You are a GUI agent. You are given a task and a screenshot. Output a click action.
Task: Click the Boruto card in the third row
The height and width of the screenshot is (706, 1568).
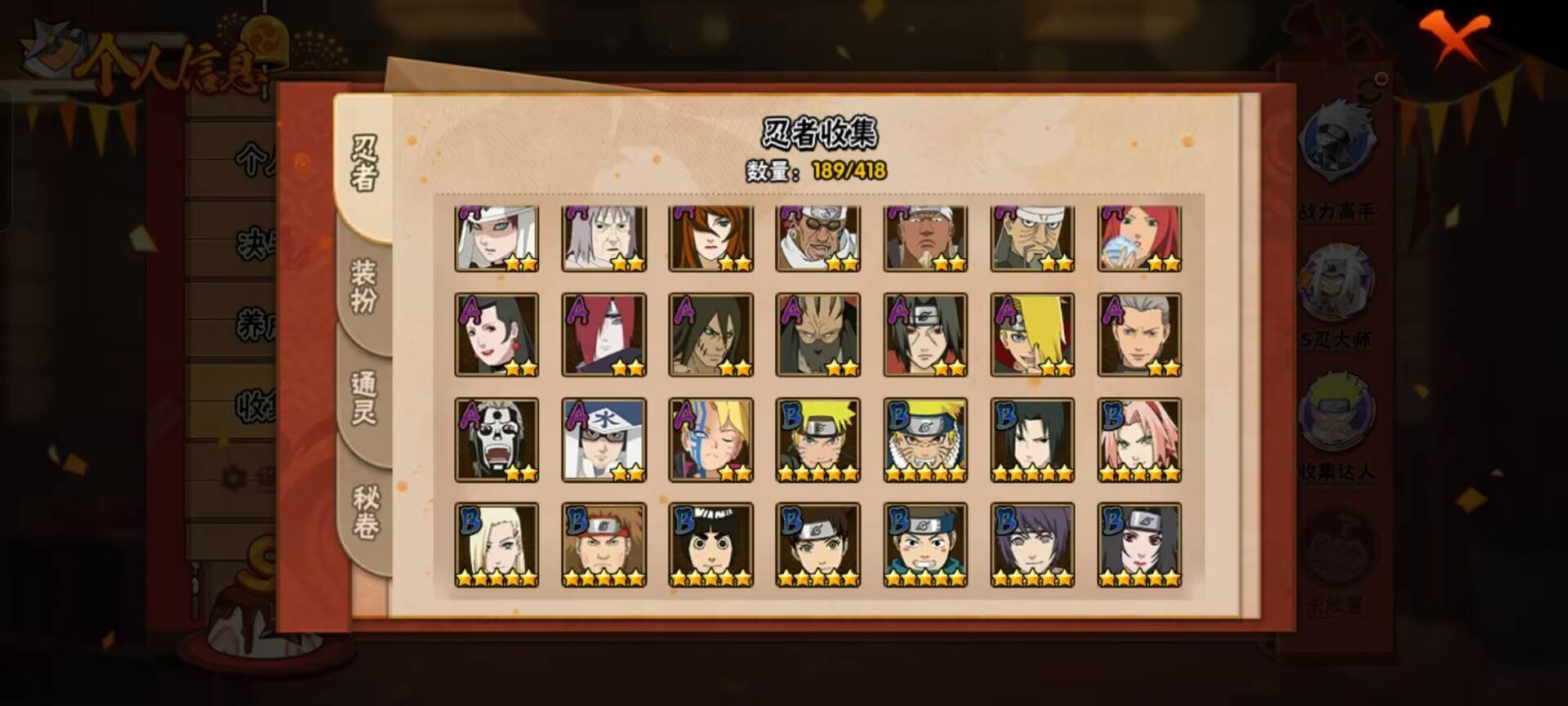tap(710, 440)
